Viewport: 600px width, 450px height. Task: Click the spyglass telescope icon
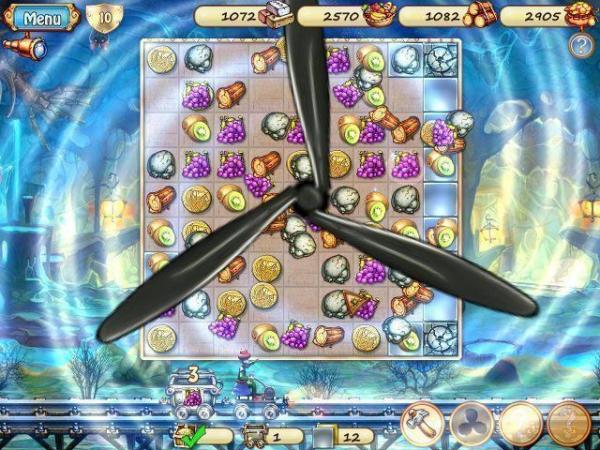click(27, 46)
